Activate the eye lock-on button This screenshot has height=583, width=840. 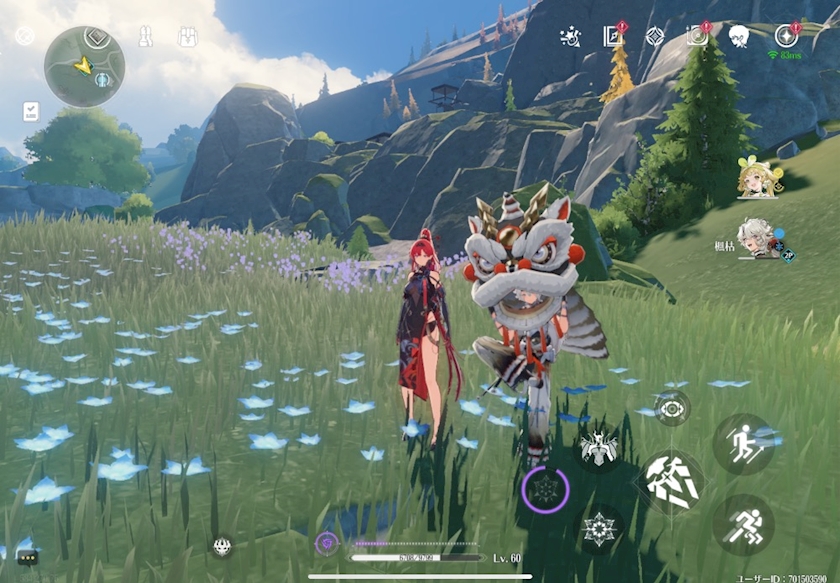672,408
